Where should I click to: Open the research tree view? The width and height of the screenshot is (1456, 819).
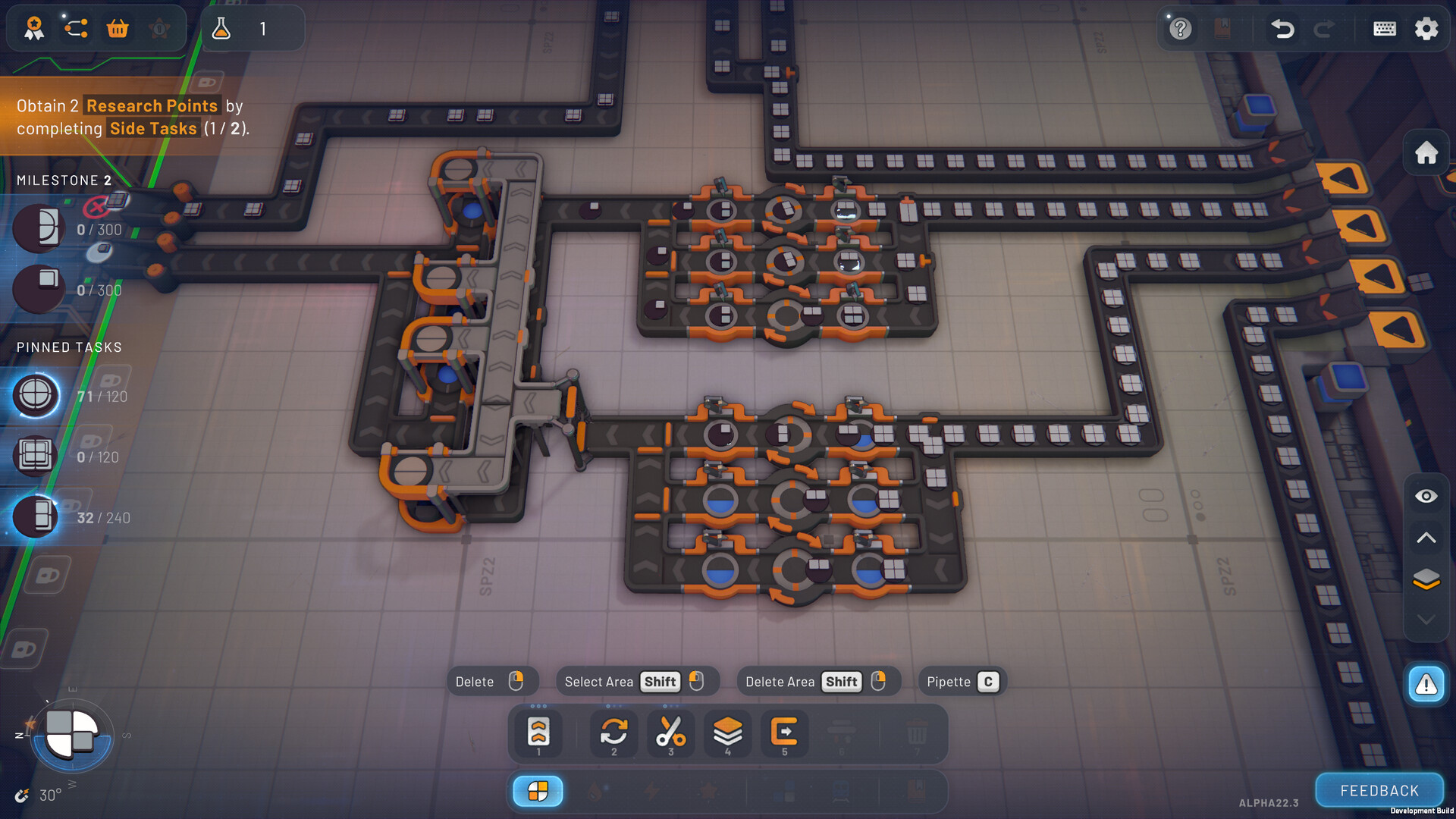point(75,28)
